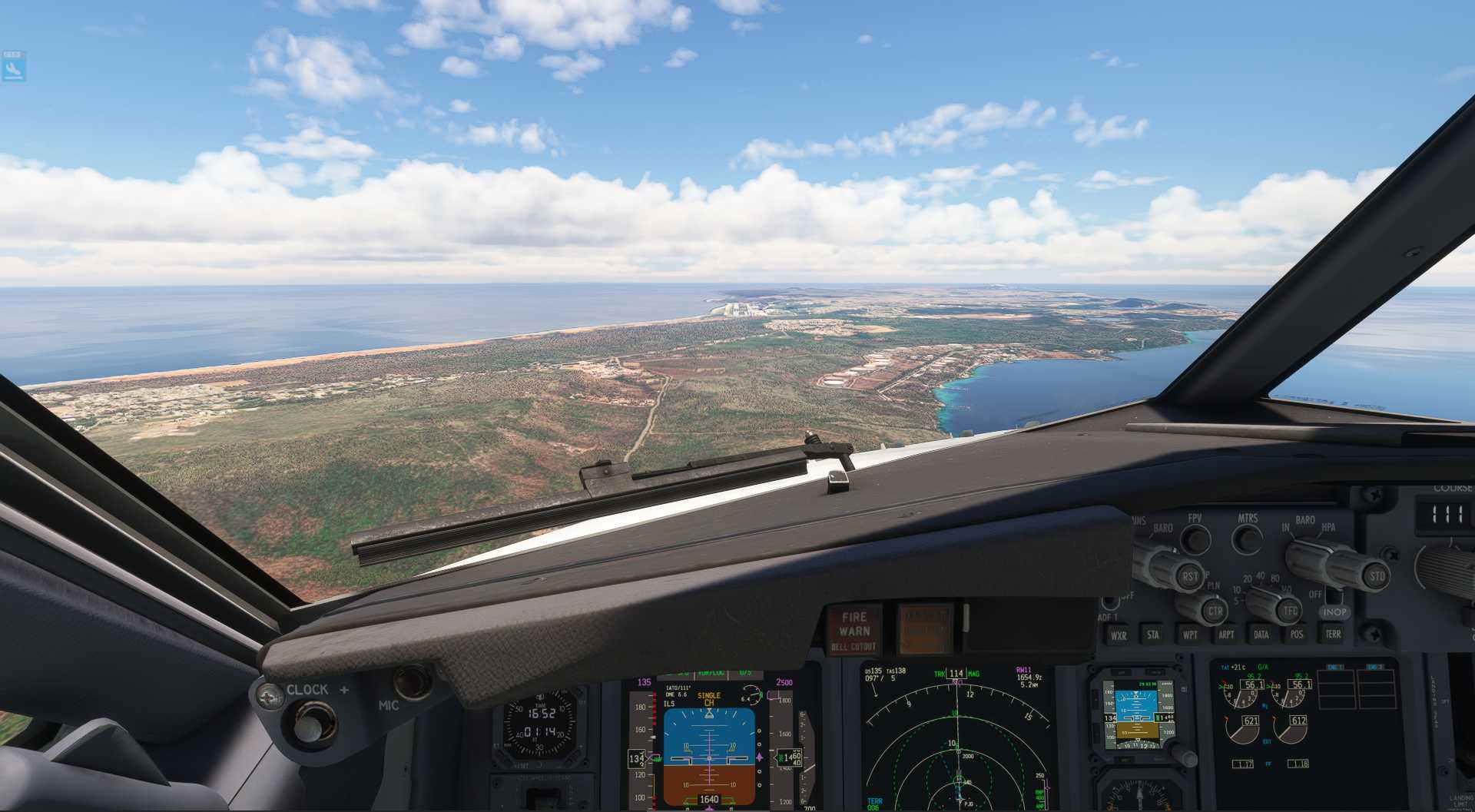
Task: Click the STD barometer standard button
Action: tap(1376, 575)
